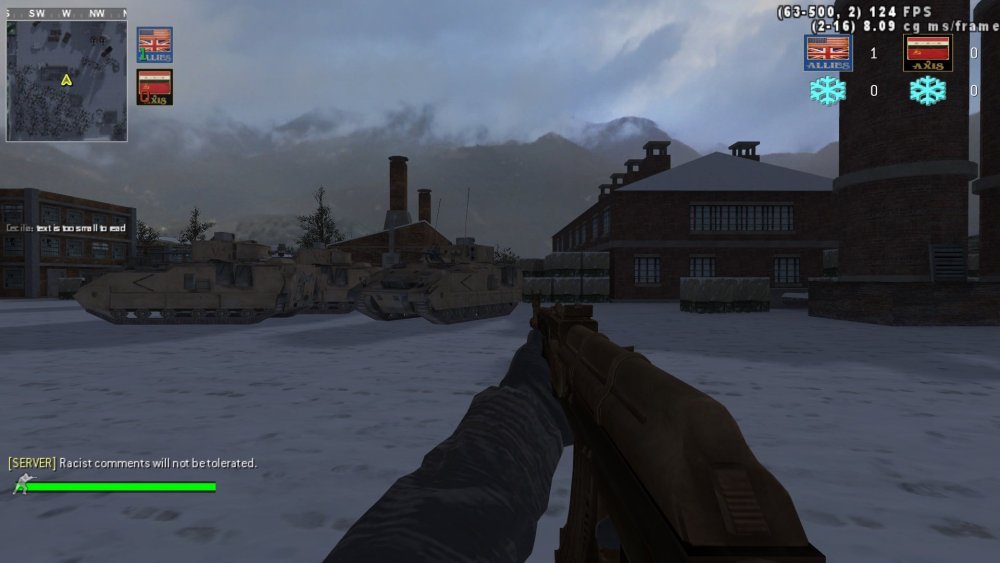Click the minimap radar
The width and height of the screenshot is (1000, 563).
66,81
